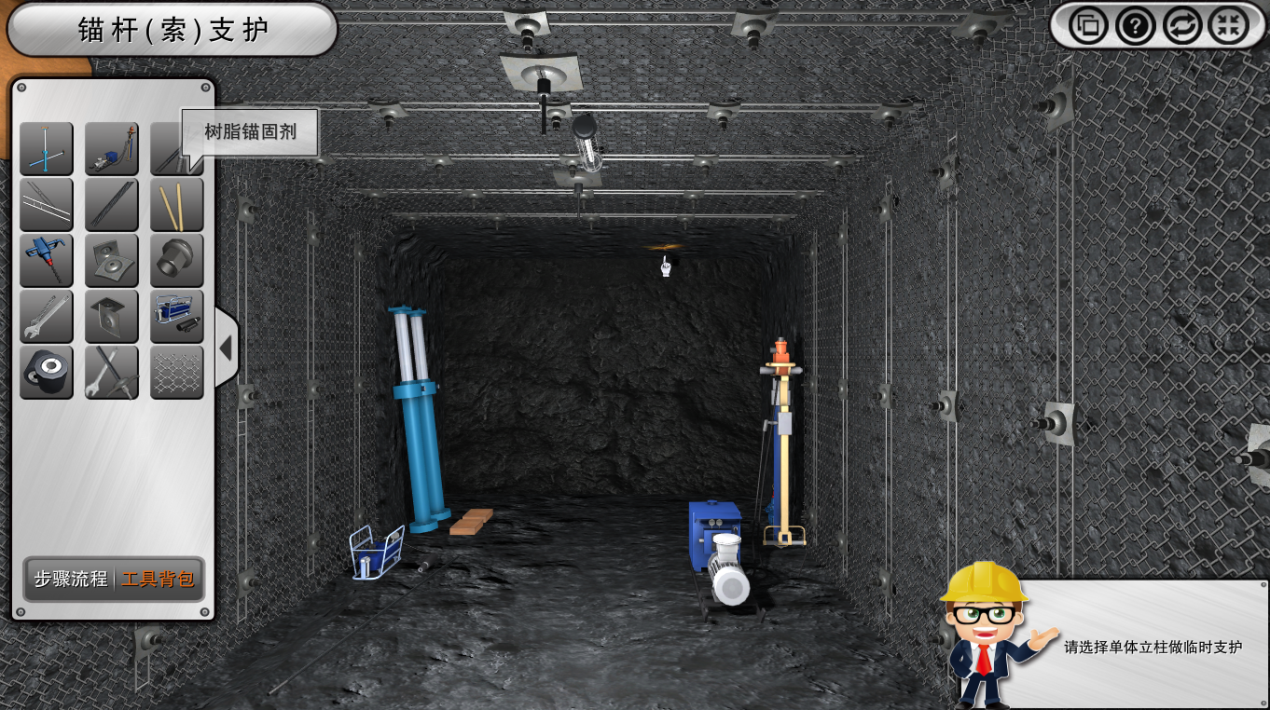Screen dimensions: 1270x710
Task: Choose the hex nut slot
Action: point(177,261)
